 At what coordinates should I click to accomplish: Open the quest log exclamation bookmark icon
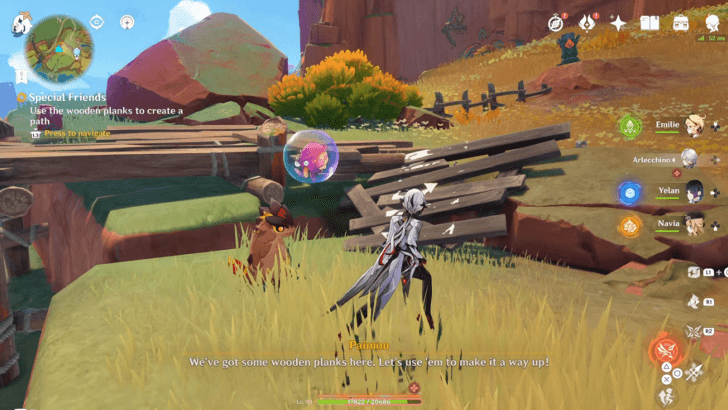[x=21, y=75]
